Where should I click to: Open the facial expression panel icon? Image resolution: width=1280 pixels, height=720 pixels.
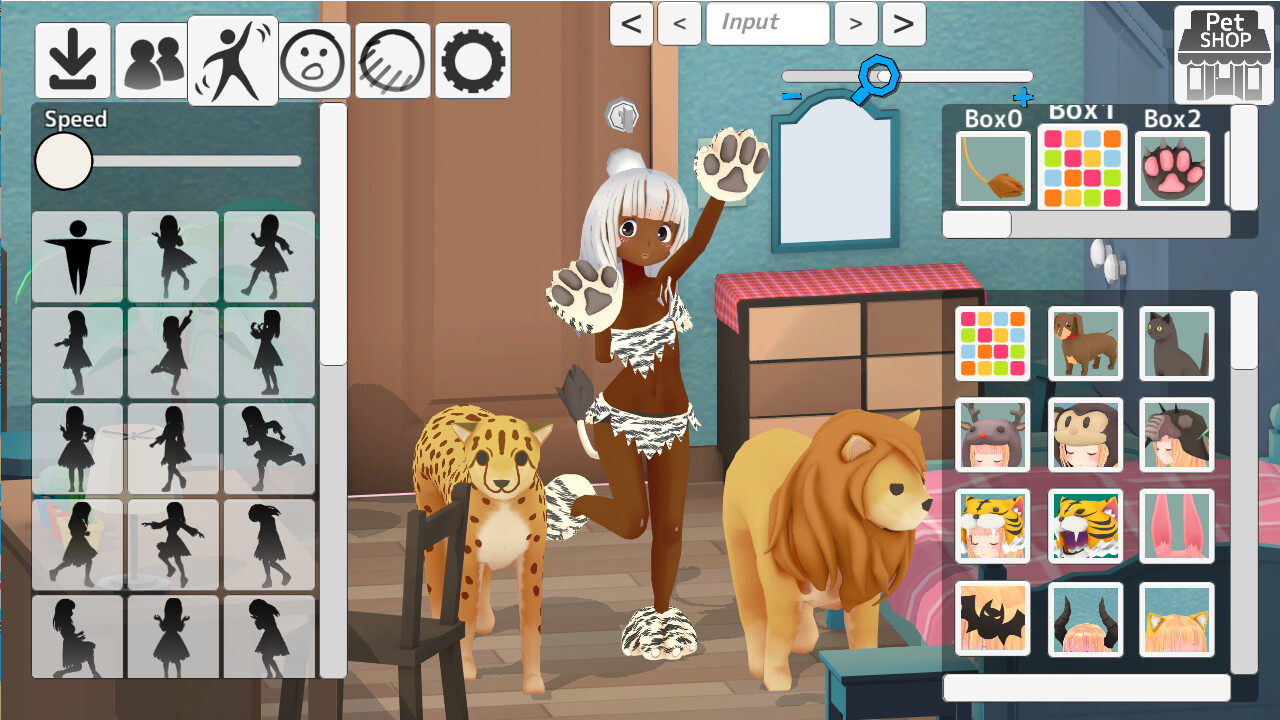314,60
